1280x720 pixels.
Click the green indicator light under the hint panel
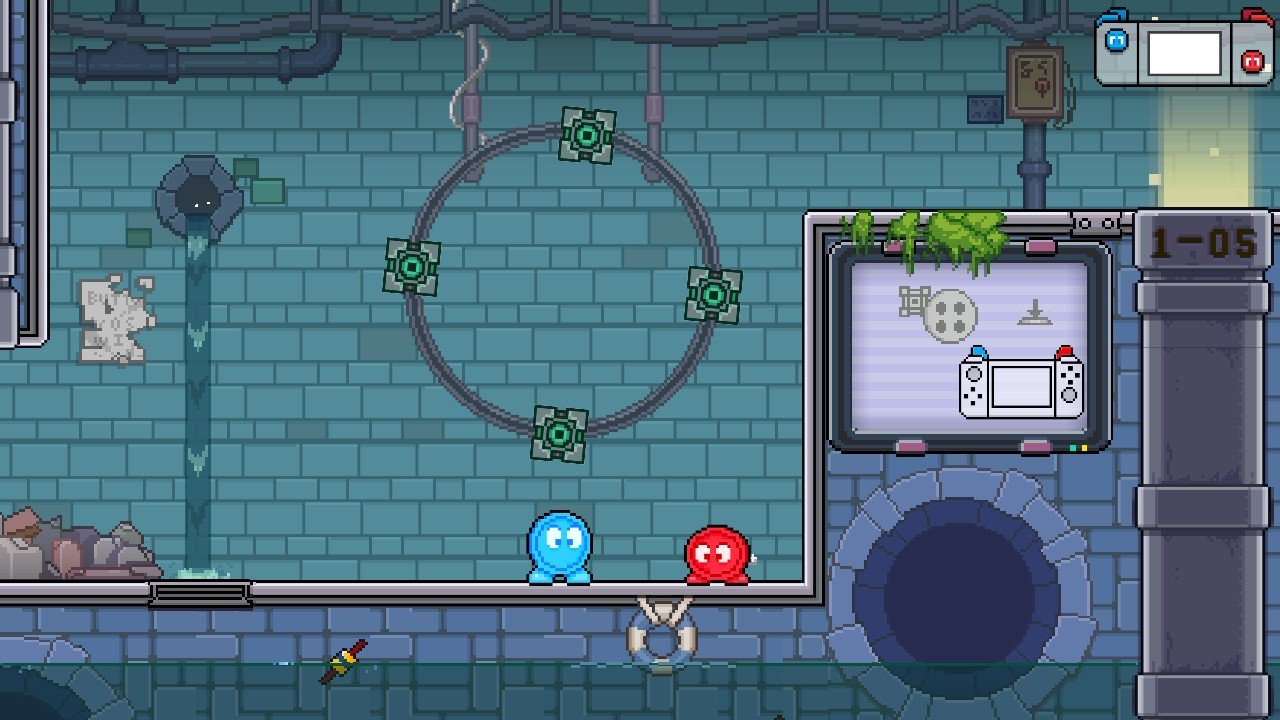tap(1073, 448)
